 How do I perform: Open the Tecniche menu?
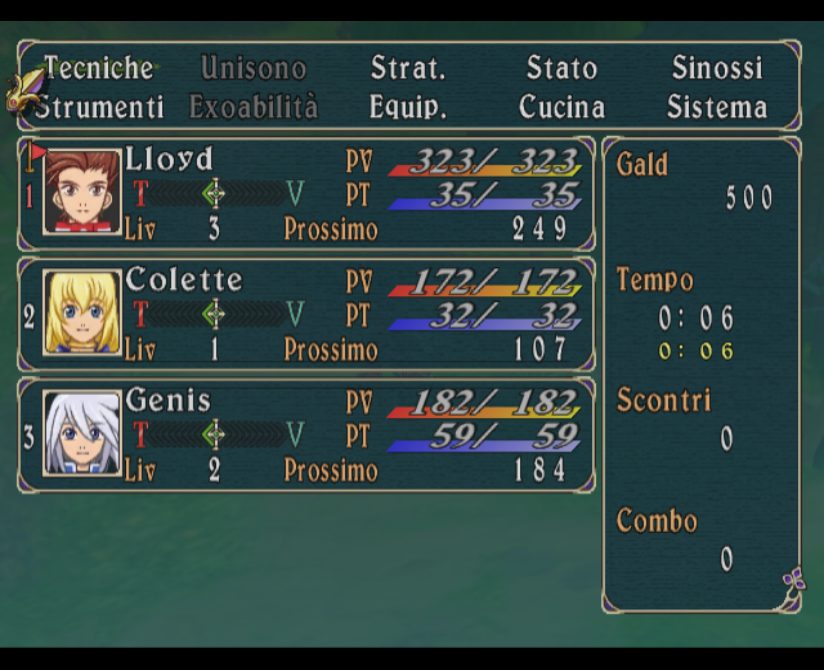pos(98,68)
